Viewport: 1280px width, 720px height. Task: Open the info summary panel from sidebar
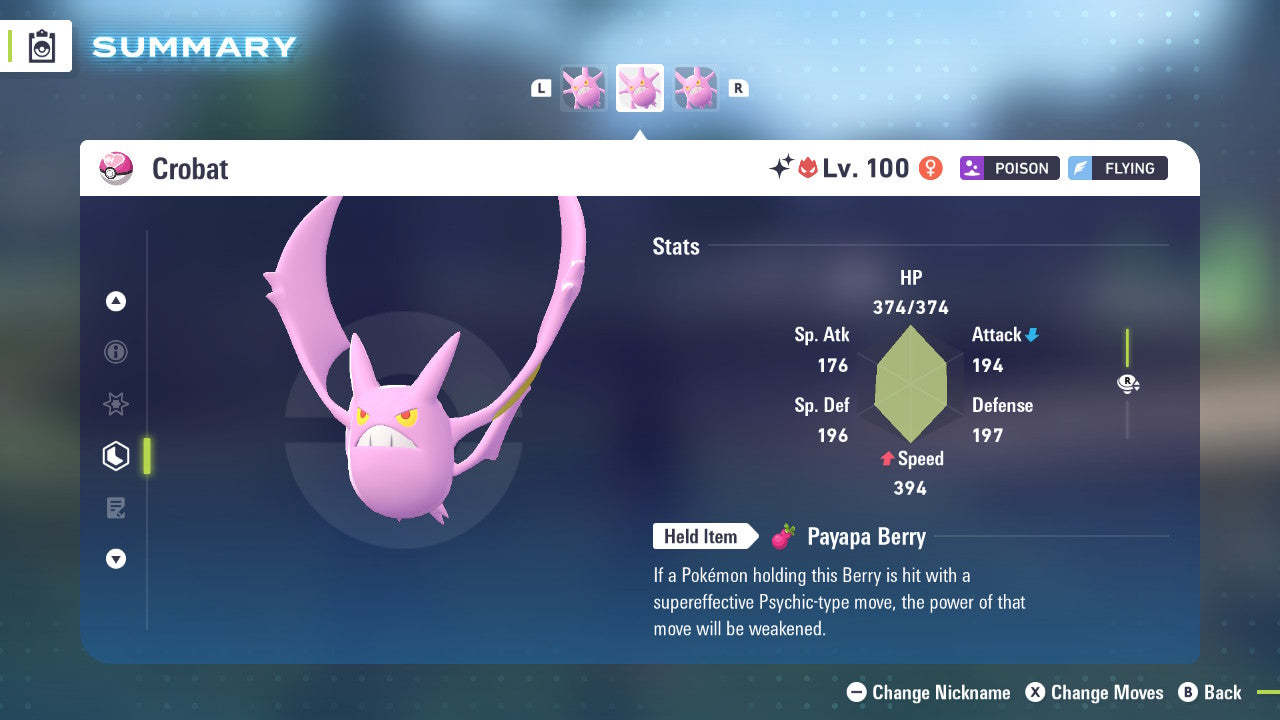116,352
